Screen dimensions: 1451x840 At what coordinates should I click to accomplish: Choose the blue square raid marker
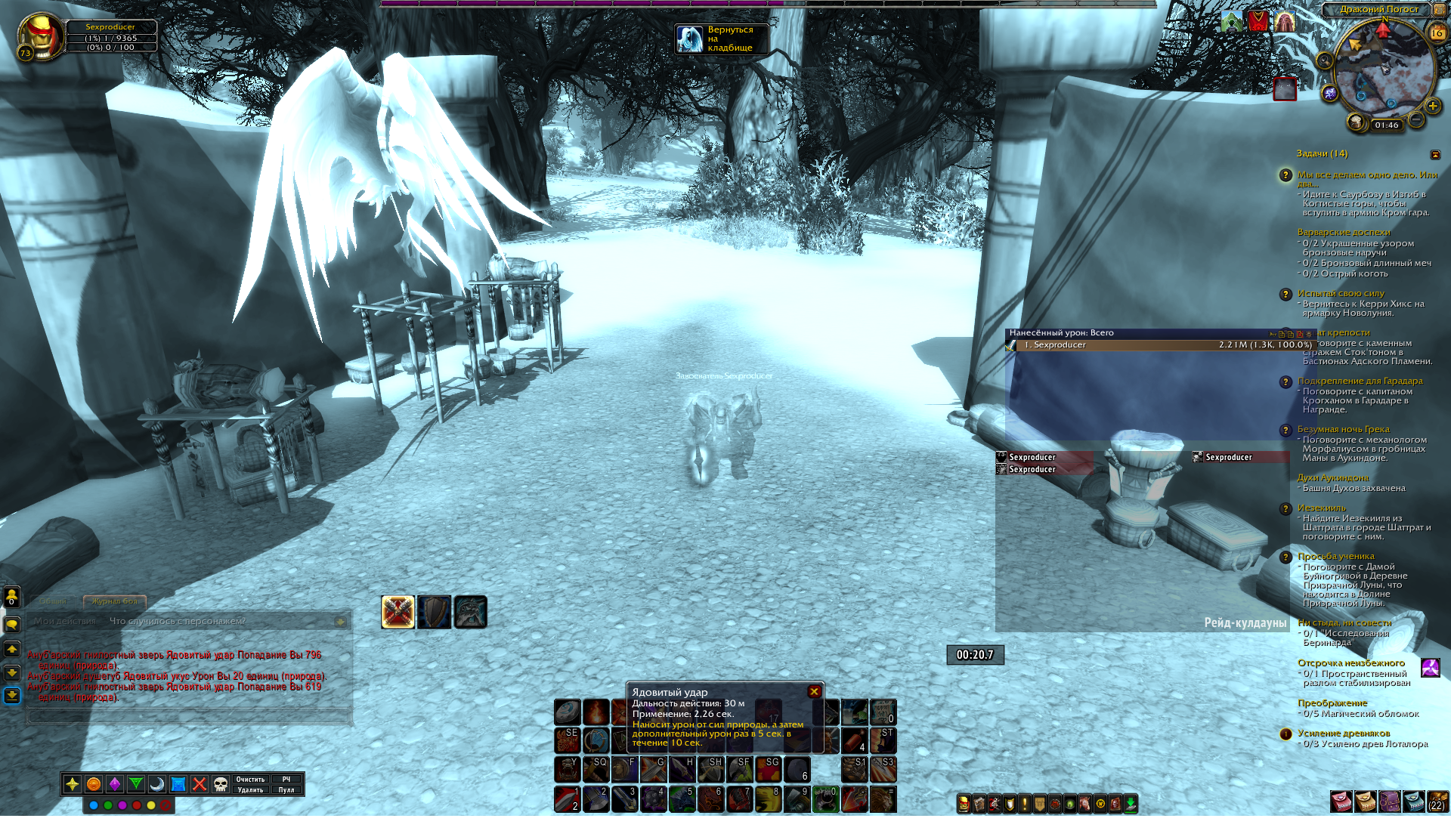point(178,784)
